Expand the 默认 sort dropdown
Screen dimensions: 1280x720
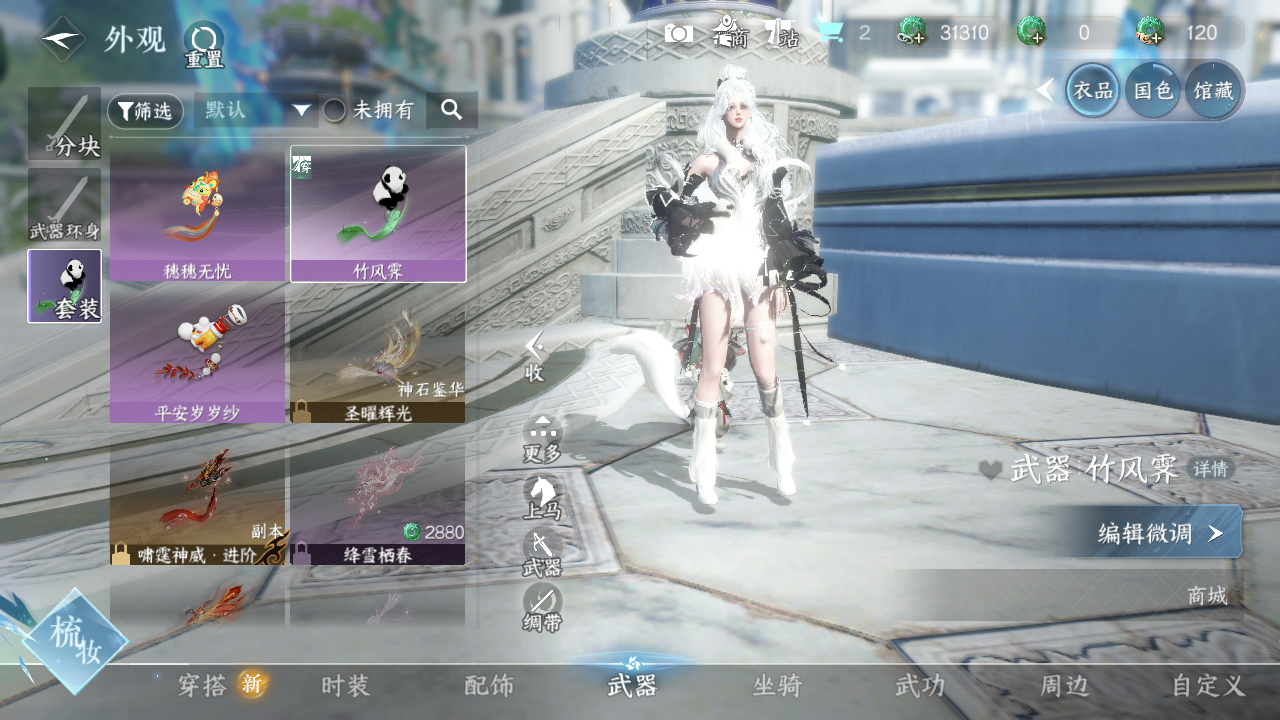[256, 110]
